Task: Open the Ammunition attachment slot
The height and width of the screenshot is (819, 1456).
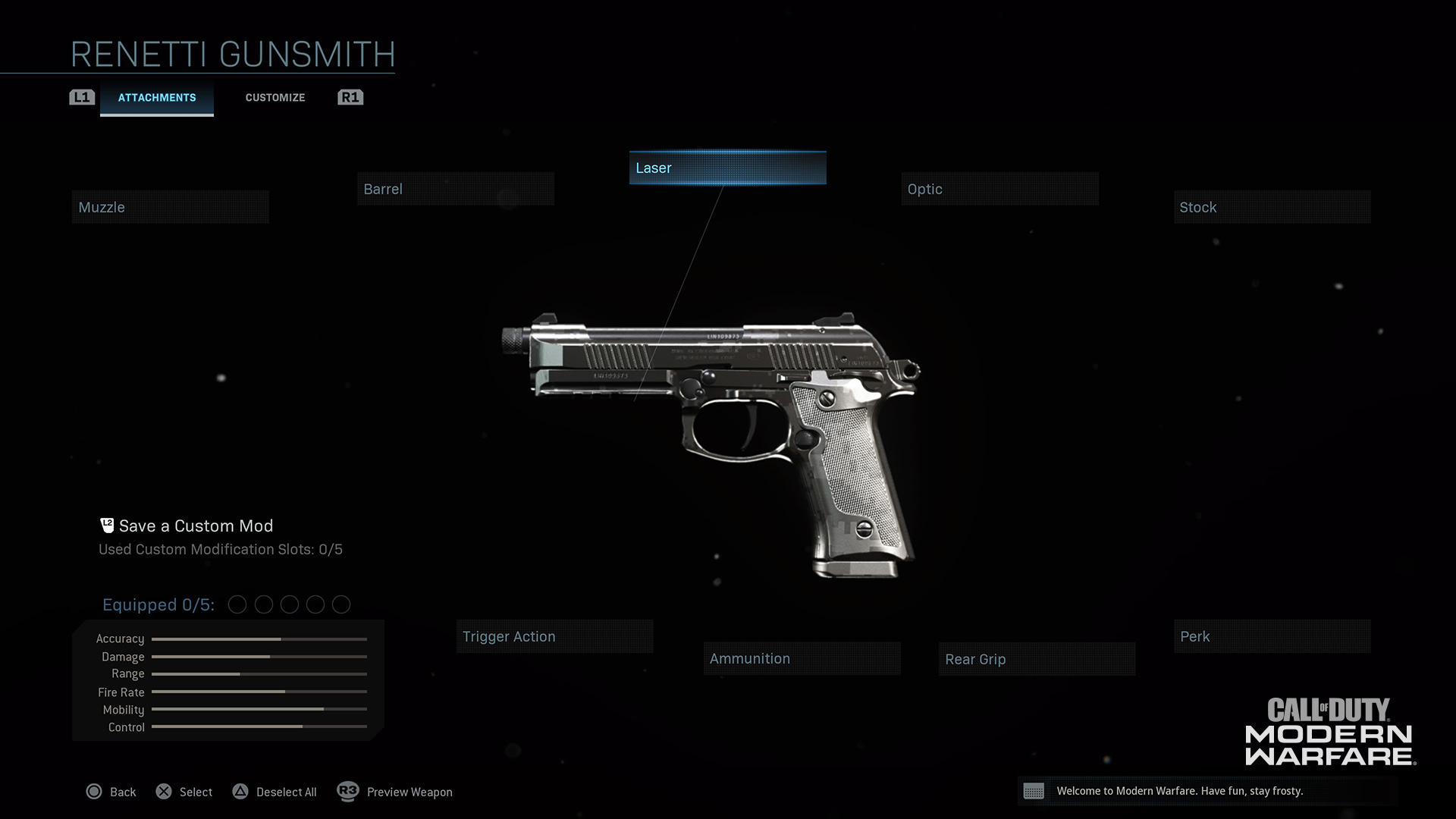Action: click(802, 658)
